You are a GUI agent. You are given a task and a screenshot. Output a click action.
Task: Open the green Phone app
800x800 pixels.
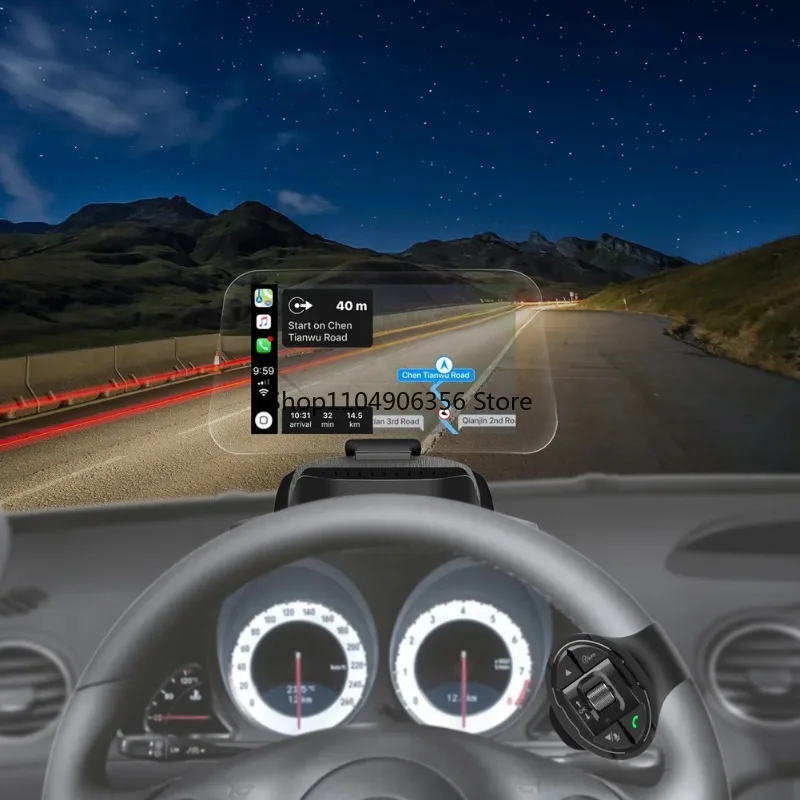263,346
